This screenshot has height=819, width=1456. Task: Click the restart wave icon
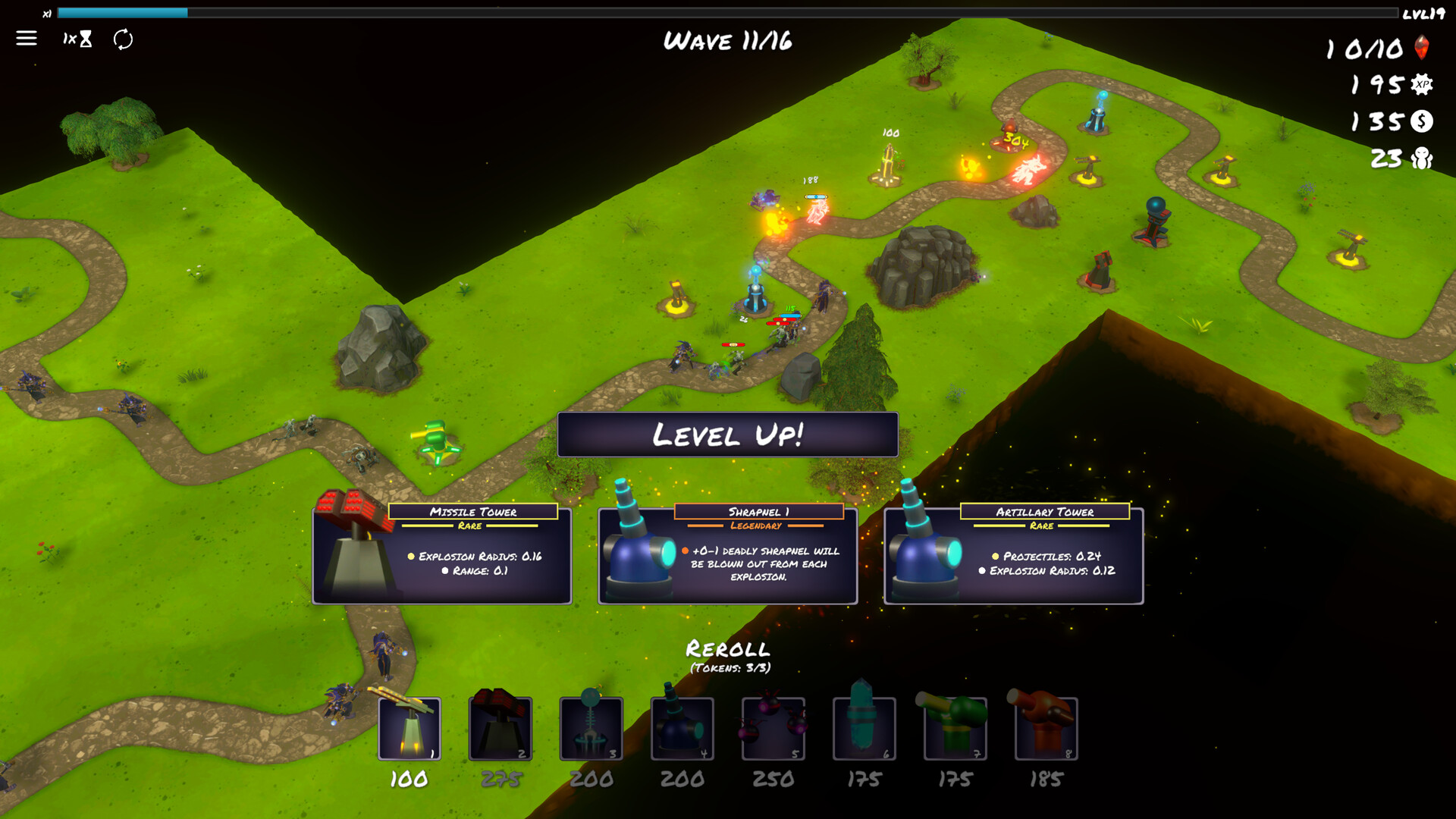coord(124,39)
